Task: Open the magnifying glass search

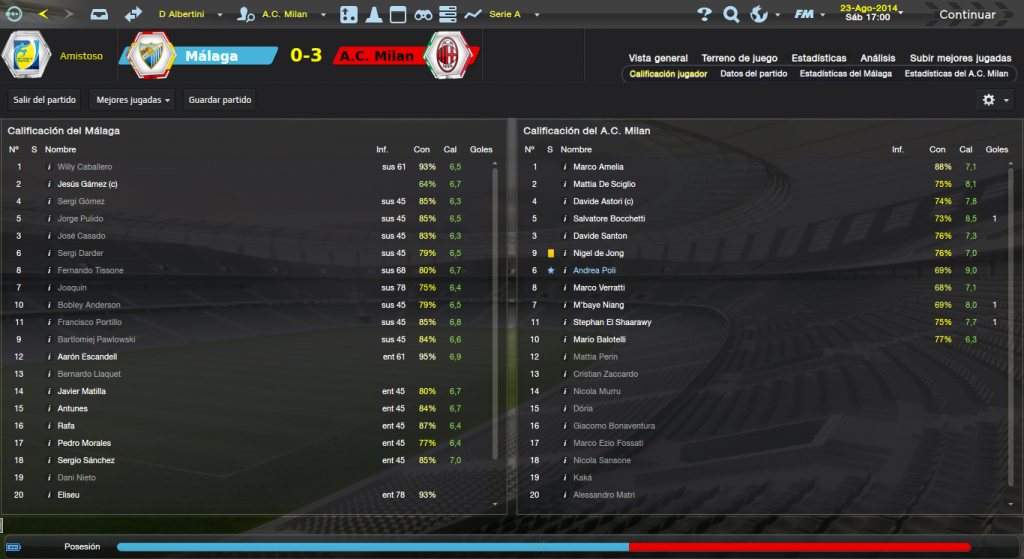Action: pos(731,15)
